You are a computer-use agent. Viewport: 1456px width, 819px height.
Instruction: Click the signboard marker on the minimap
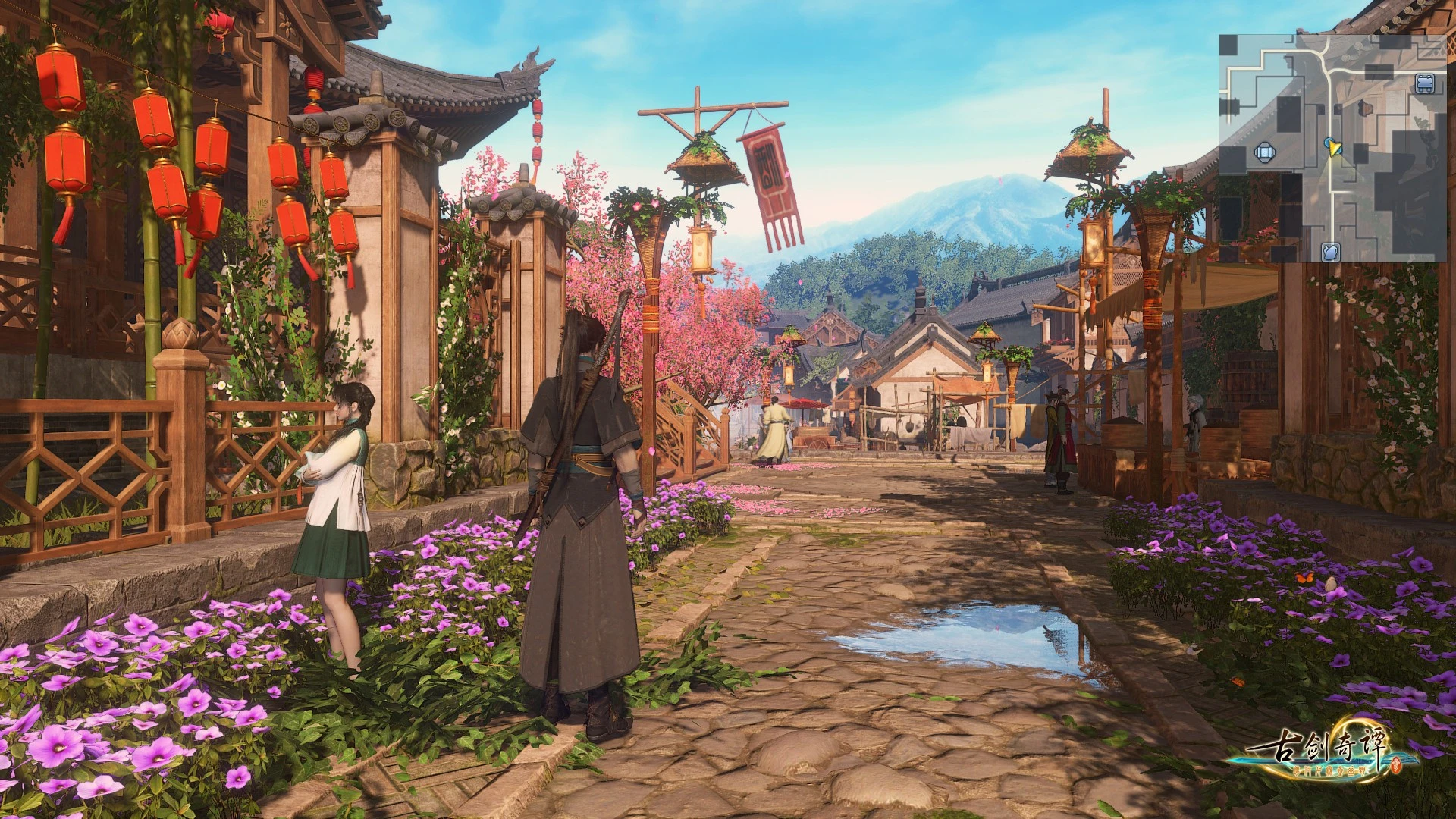pyautogui.click(x=1424, y=83)
